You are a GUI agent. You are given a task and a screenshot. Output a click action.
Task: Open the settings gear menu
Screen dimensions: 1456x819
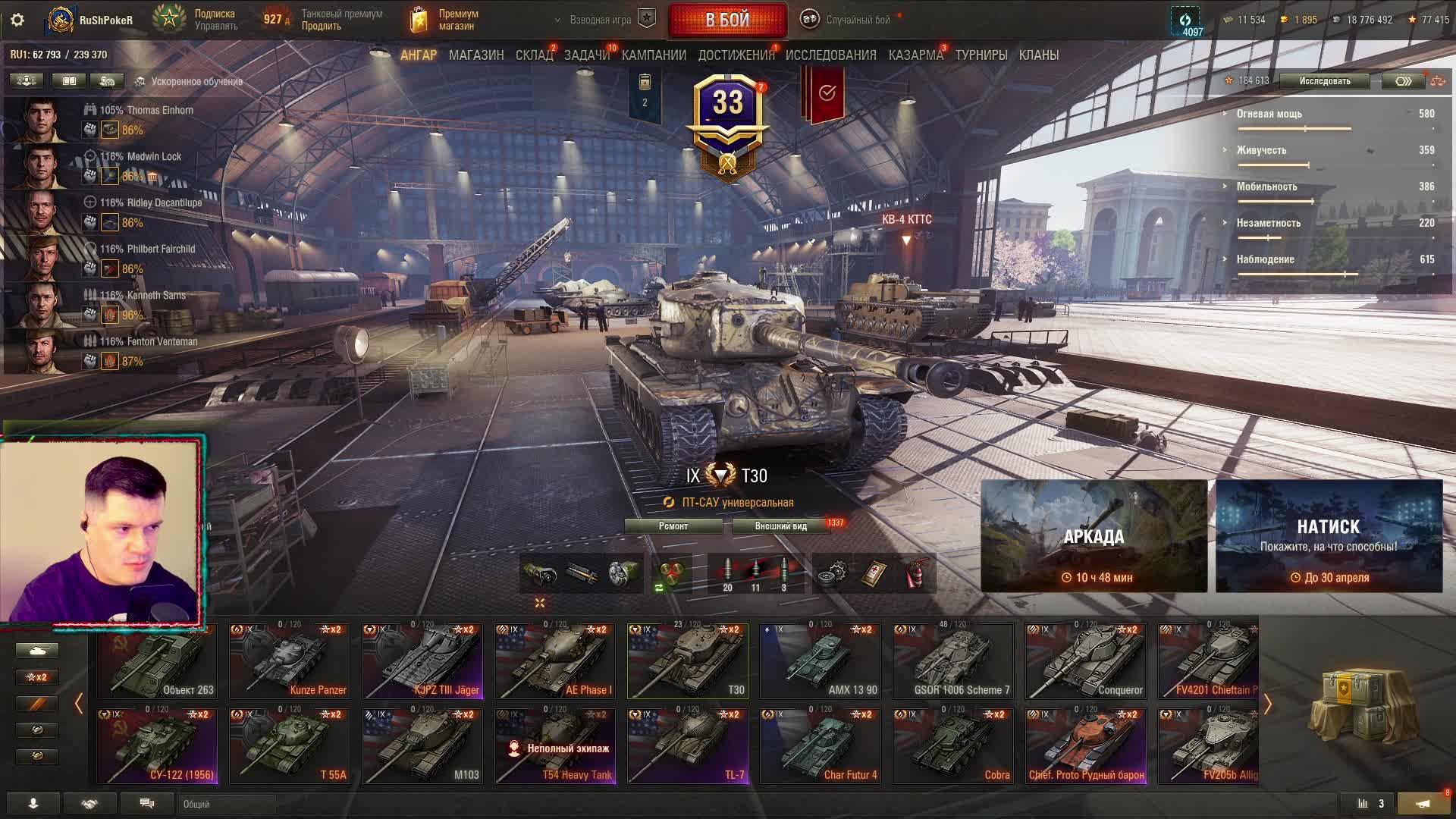(x=17, y=20)
